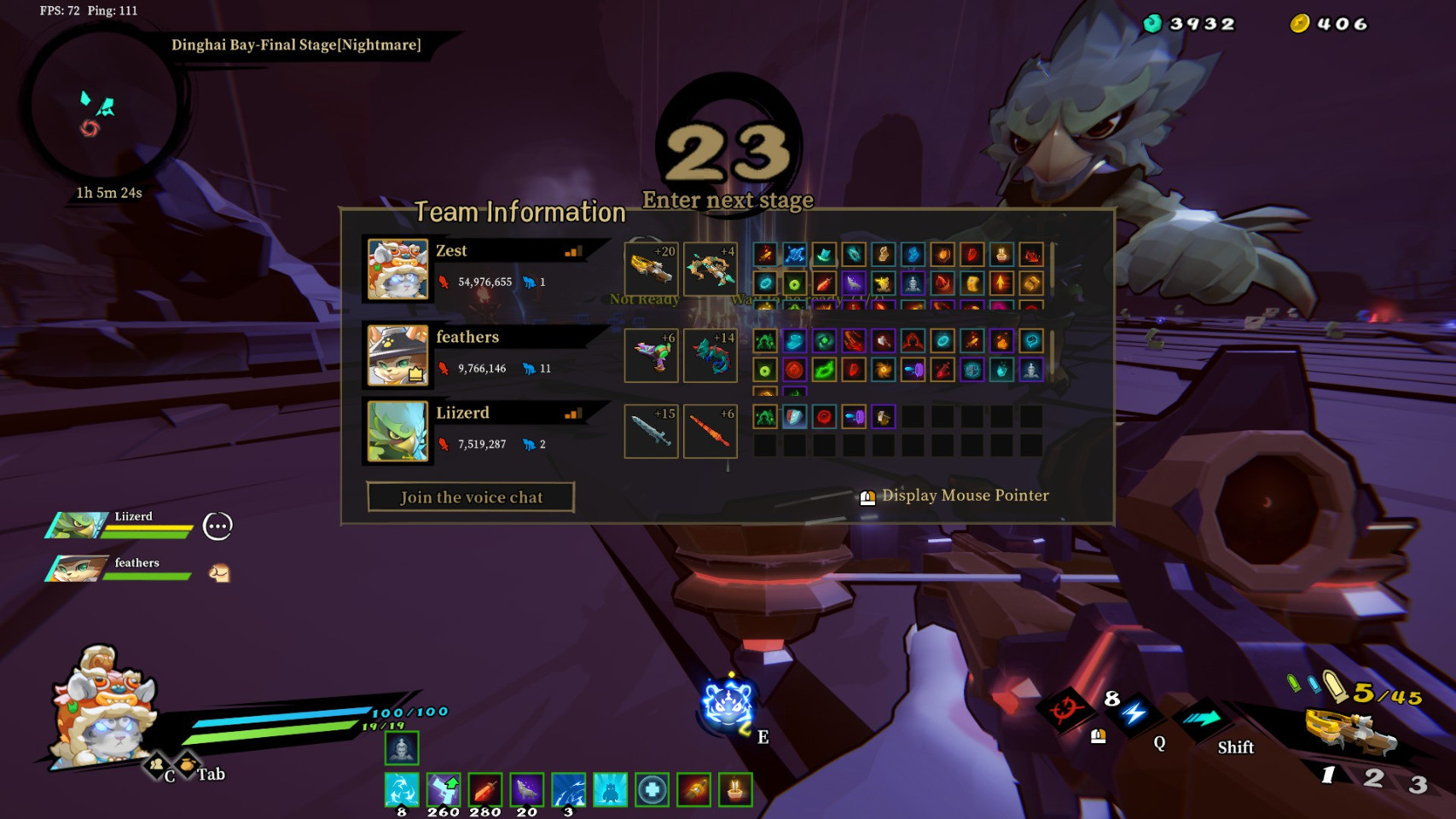Inspect feathers' +14 dragon weapon
Viewport: 1456px width, 819px height.
click(710, 355)
